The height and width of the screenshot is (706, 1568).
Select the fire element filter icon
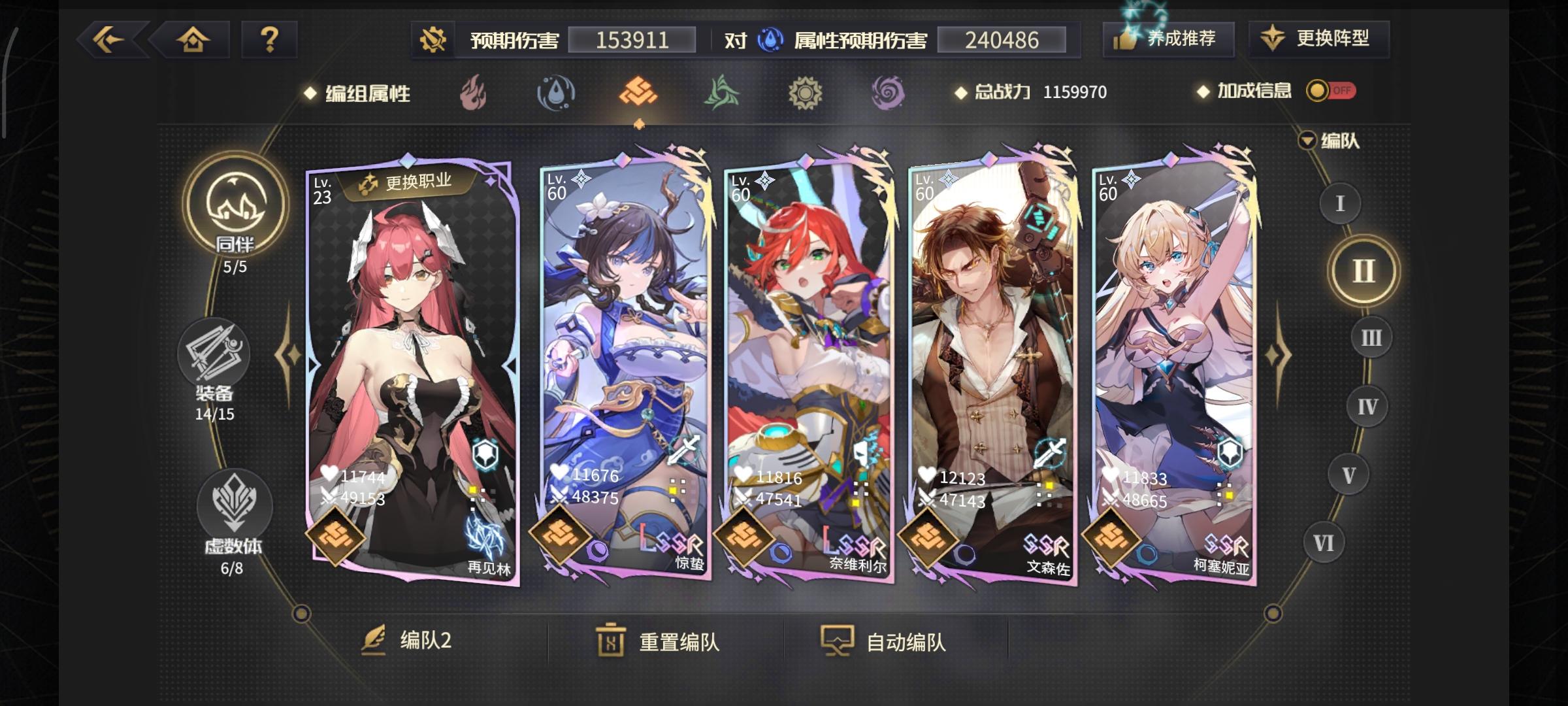[472, 93]
